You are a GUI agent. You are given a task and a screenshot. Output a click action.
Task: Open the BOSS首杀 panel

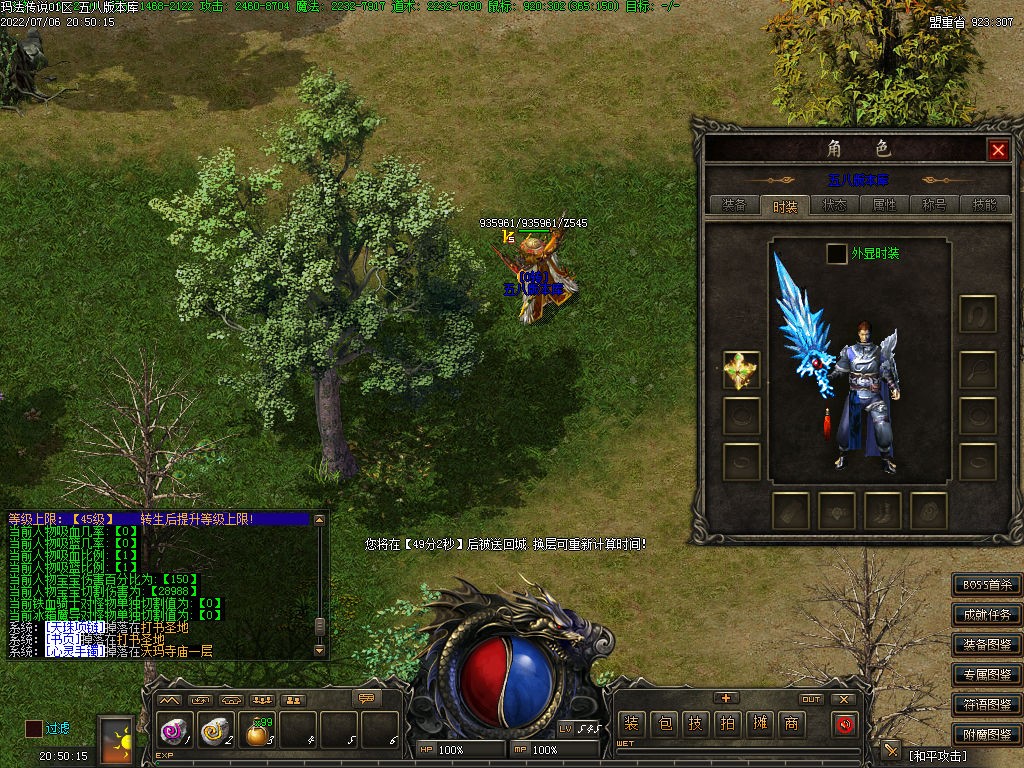pyautogui.click(x=987, y=585)
